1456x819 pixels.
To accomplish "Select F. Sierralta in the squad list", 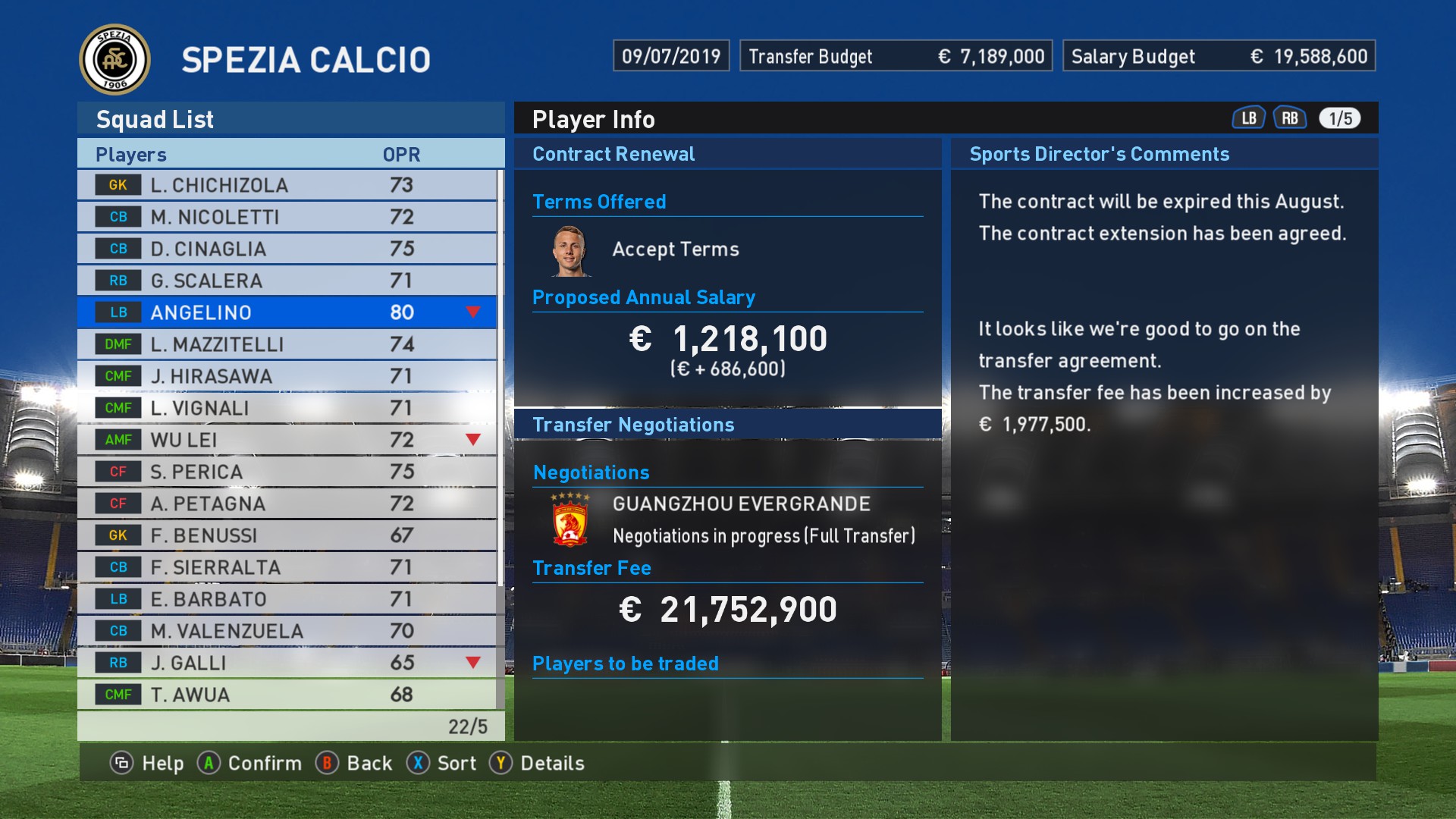I will (287, 567).
